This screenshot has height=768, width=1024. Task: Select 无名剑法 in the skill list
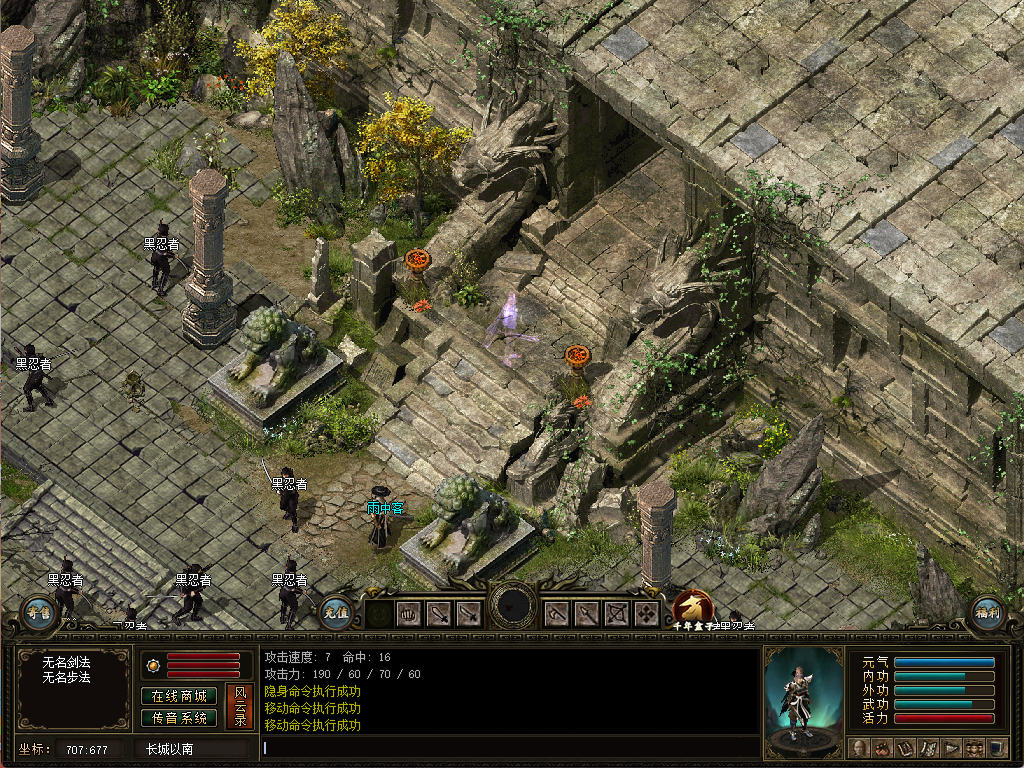[67, 662]
